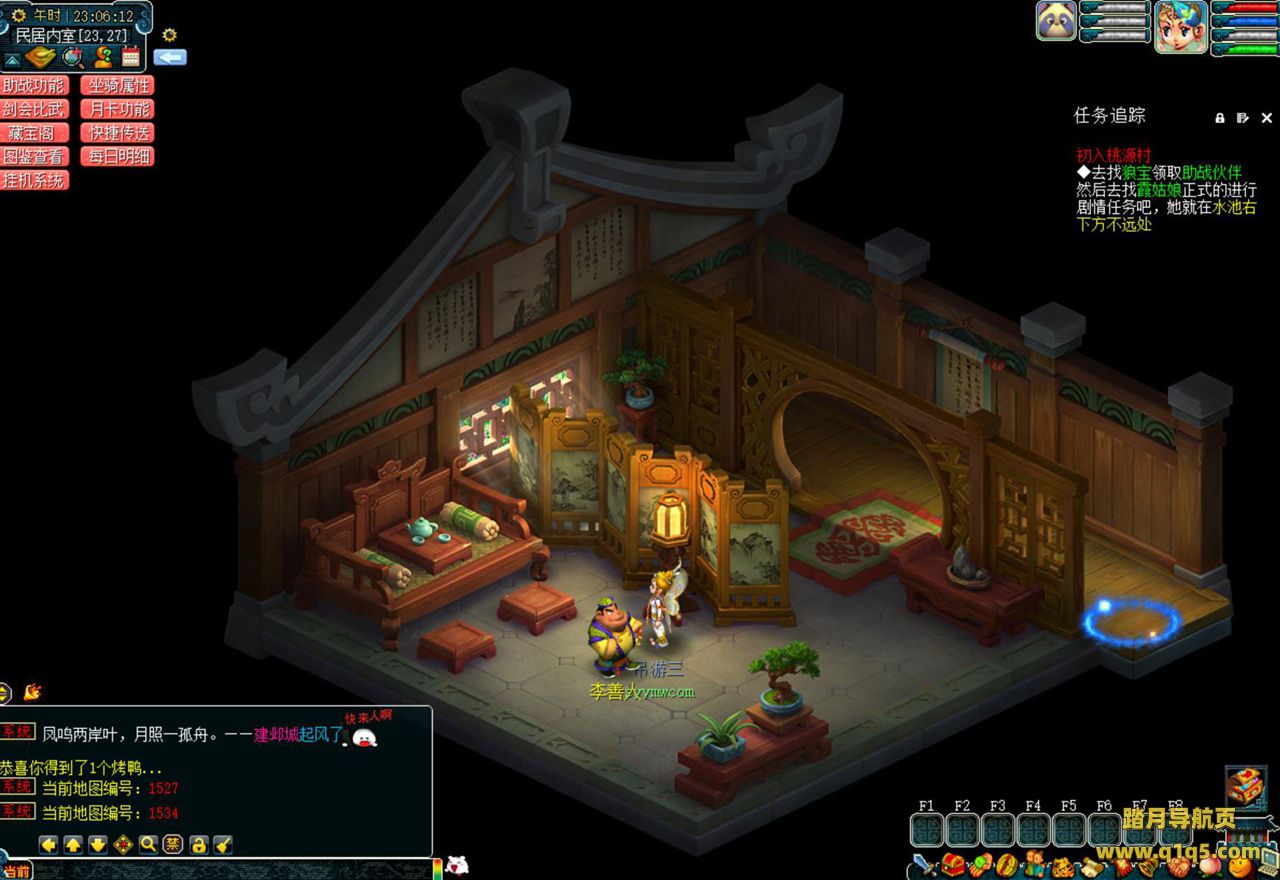Open the player character portrait
Screen dimensions: 1280x880
point(1180,25)
